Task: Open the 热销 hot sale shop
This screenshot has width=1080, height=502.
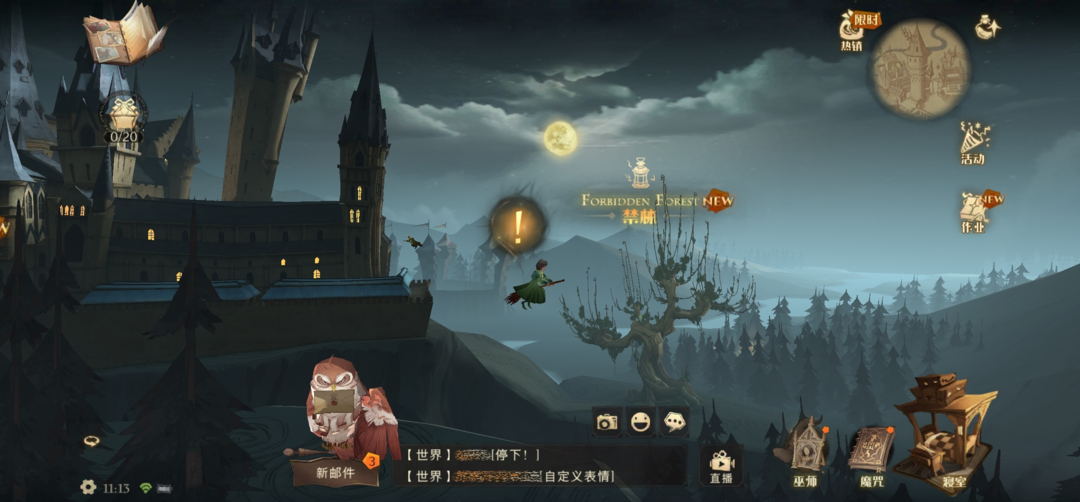Action: tap(855, 30)
